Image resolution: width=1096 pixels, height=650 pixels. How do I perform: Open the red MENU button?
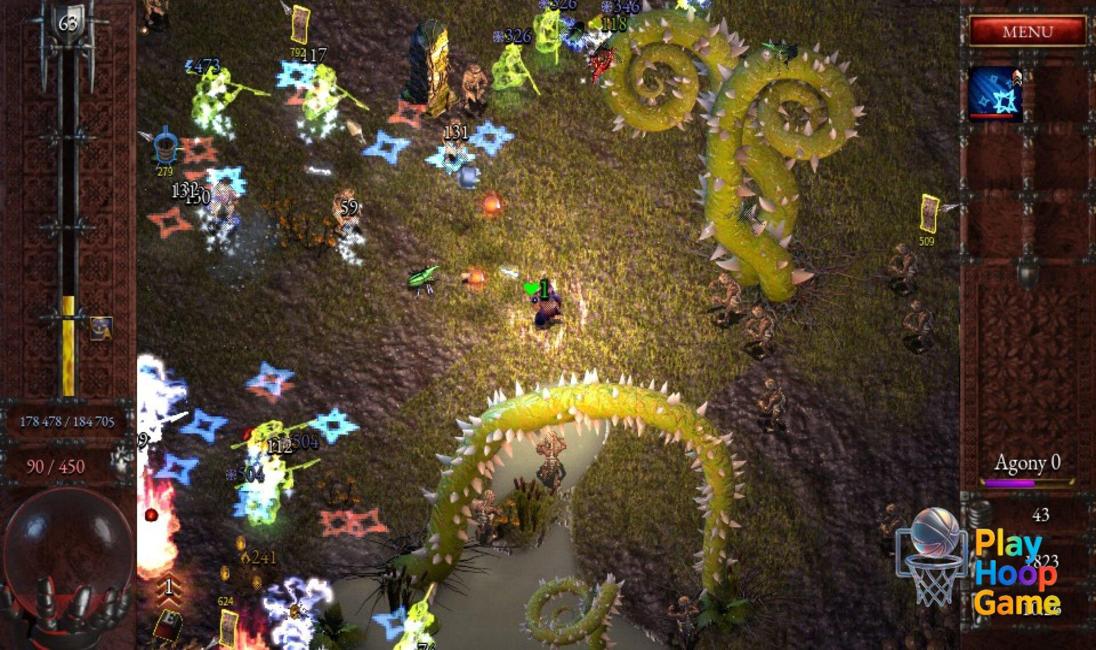coord(1027,31)
